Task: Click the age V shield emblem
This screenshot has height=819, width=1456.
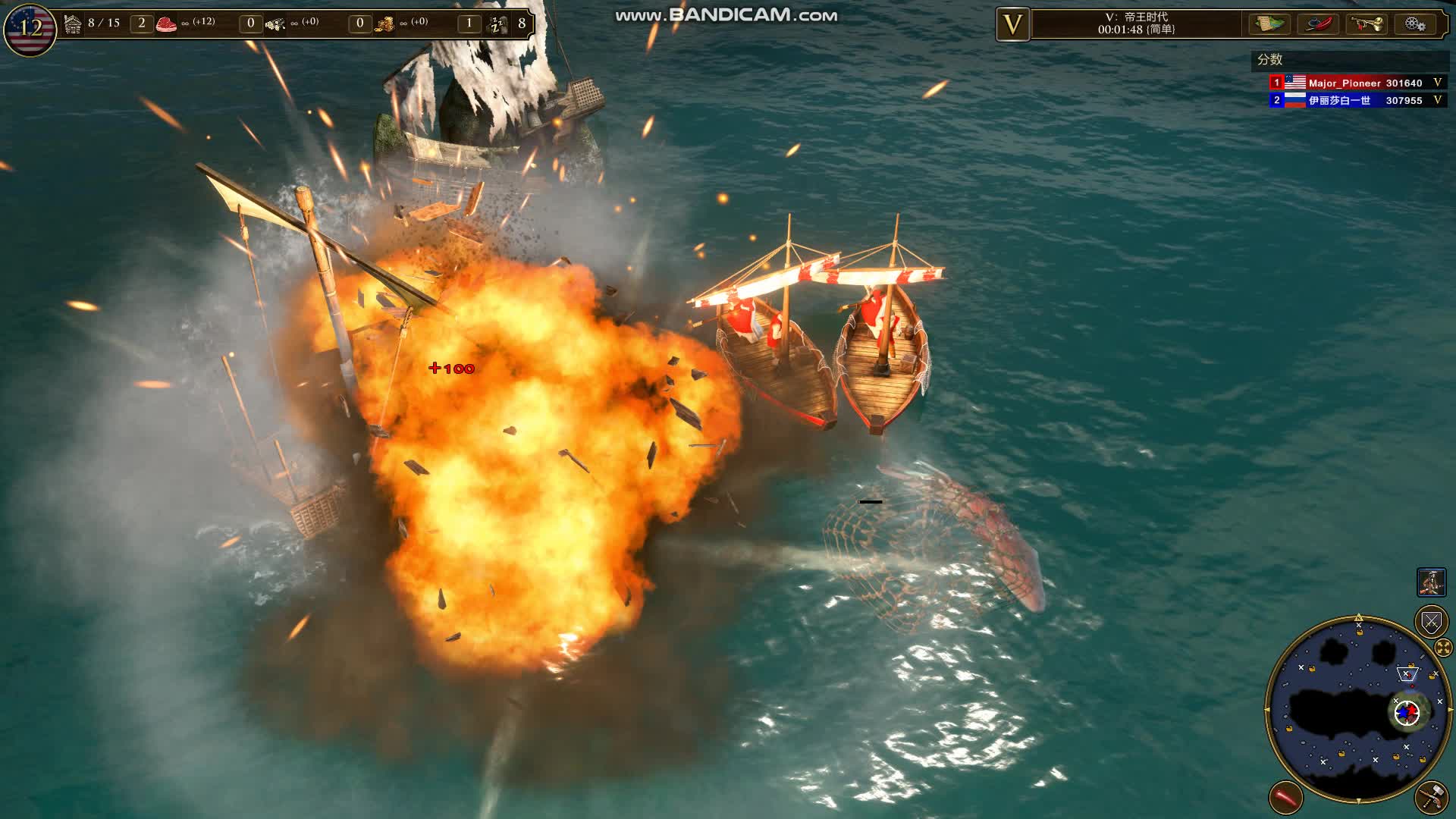Action: (x=1012, y=24)
